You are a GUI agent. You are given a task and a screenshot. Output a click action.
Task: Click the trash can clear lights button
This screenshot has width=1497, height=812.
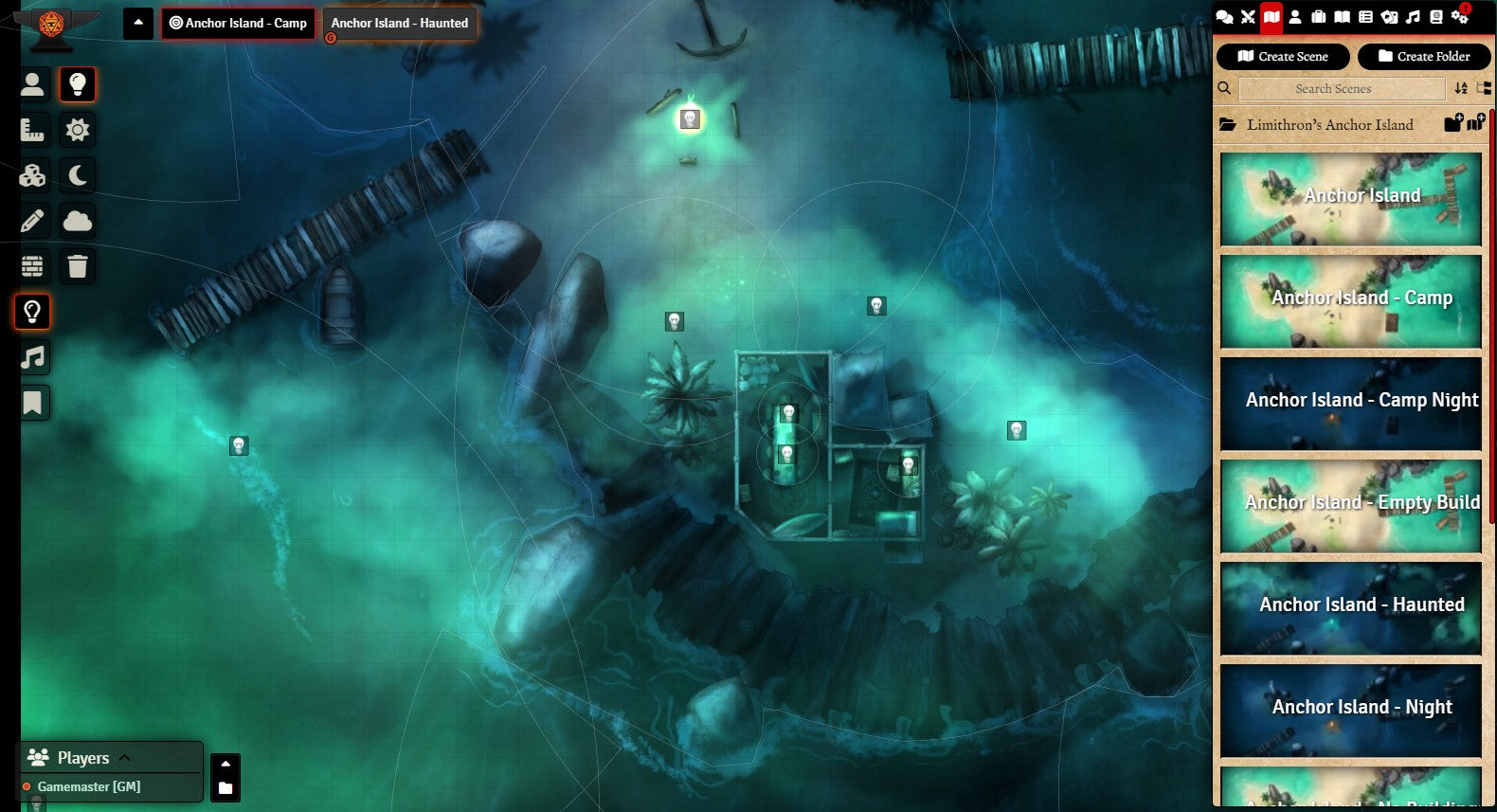(78, 266)
